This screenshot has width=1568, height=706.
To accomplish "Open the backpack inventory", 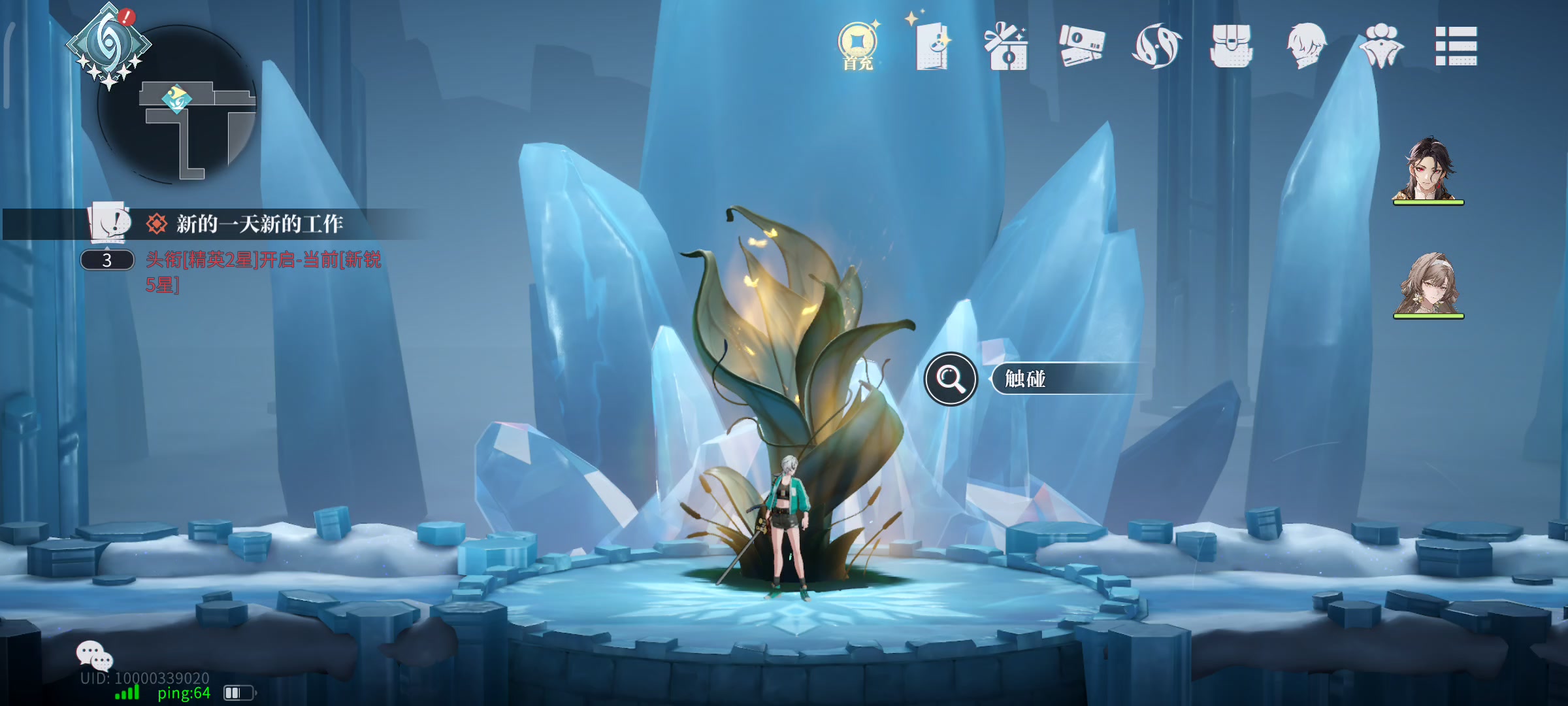I will tap(1231, 46).
